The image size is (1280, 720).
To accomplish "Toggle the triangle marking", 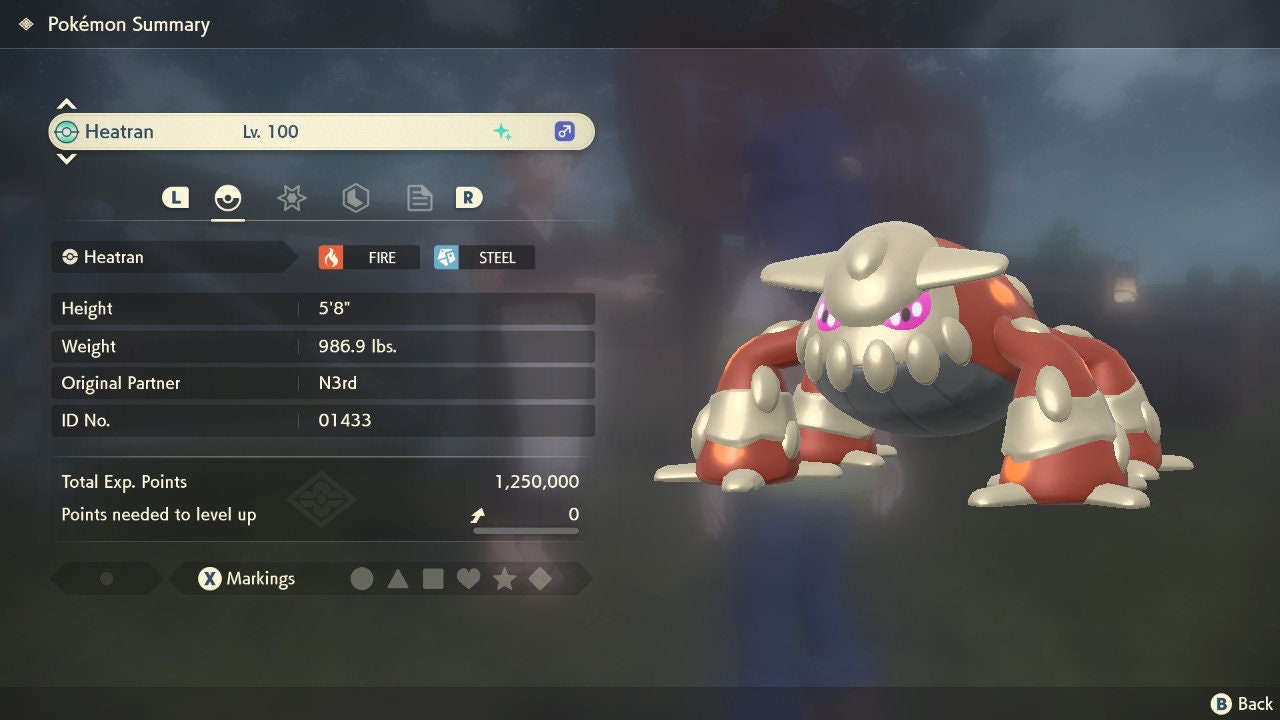I will point(398,579).
